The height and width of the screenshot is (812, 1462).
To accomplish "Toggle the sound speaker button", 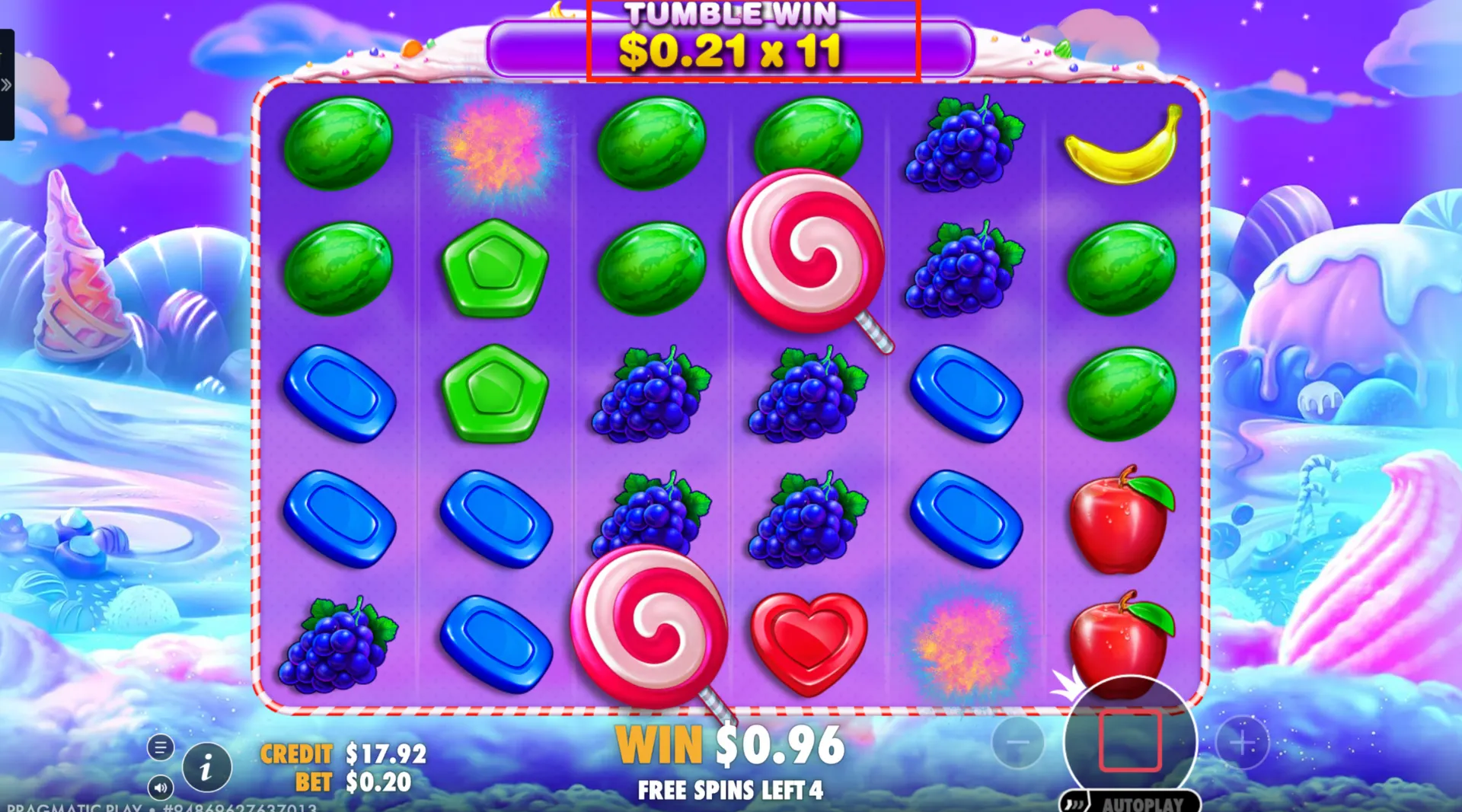I will (160, 788).
